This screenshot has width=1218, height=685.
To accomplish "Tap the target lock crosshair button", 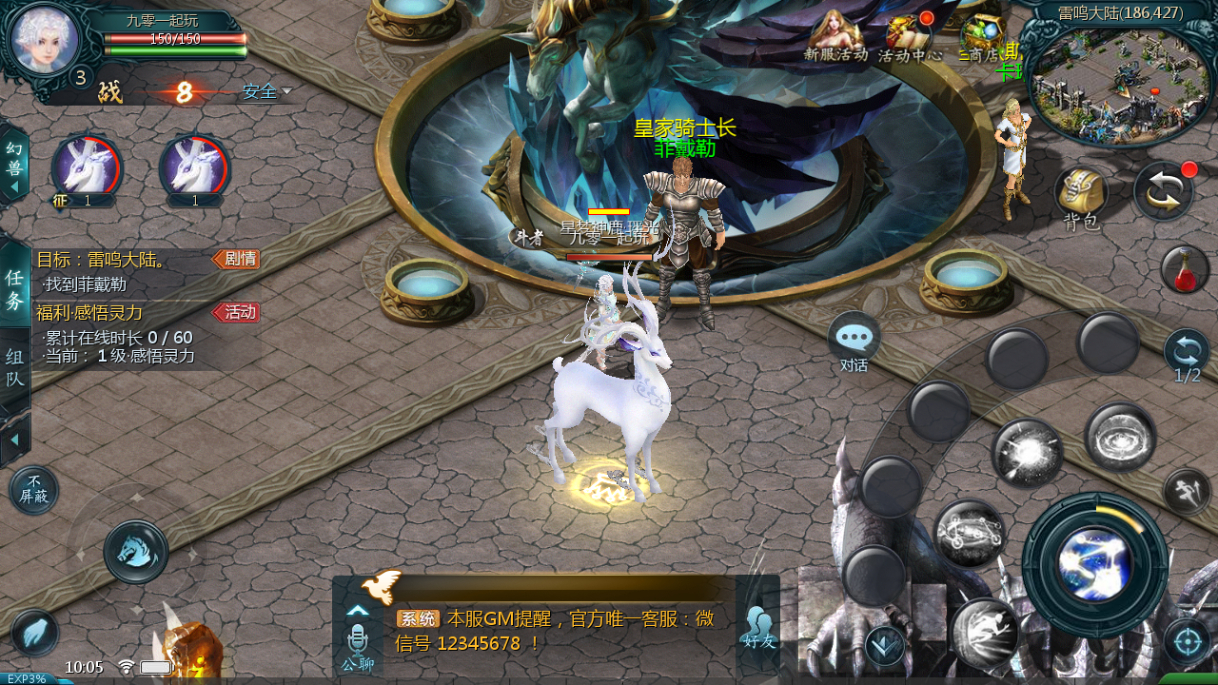I will (1187, 642).
